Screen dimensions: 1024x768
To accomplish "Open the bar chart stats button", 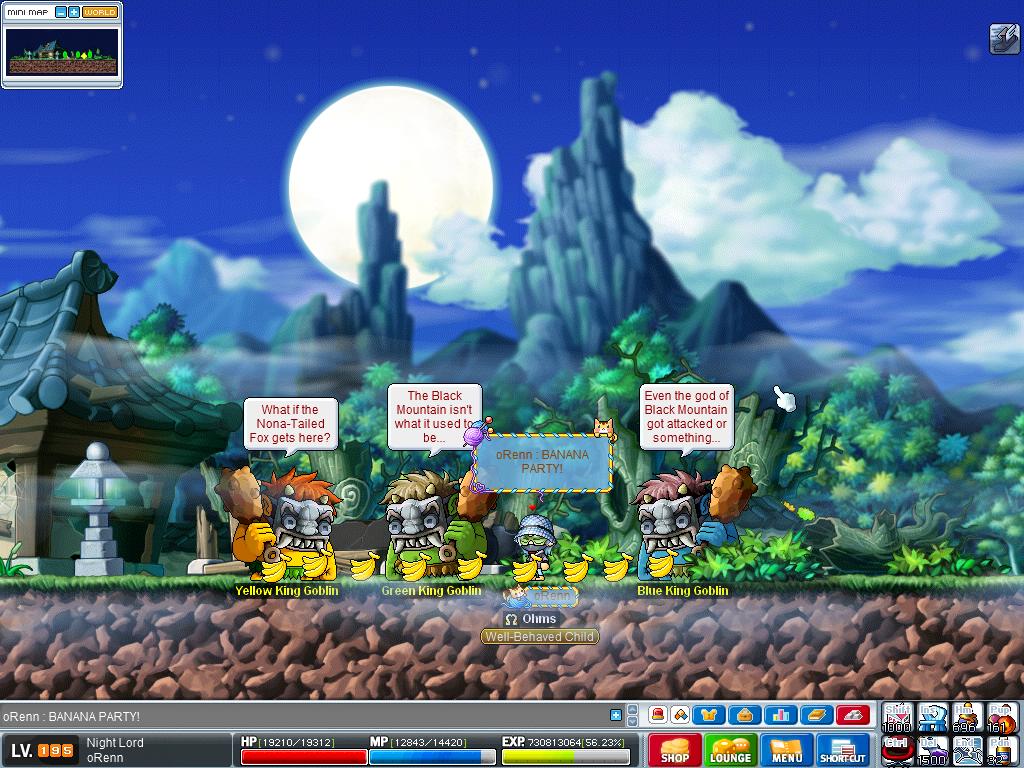I will (x=781, y=715).
